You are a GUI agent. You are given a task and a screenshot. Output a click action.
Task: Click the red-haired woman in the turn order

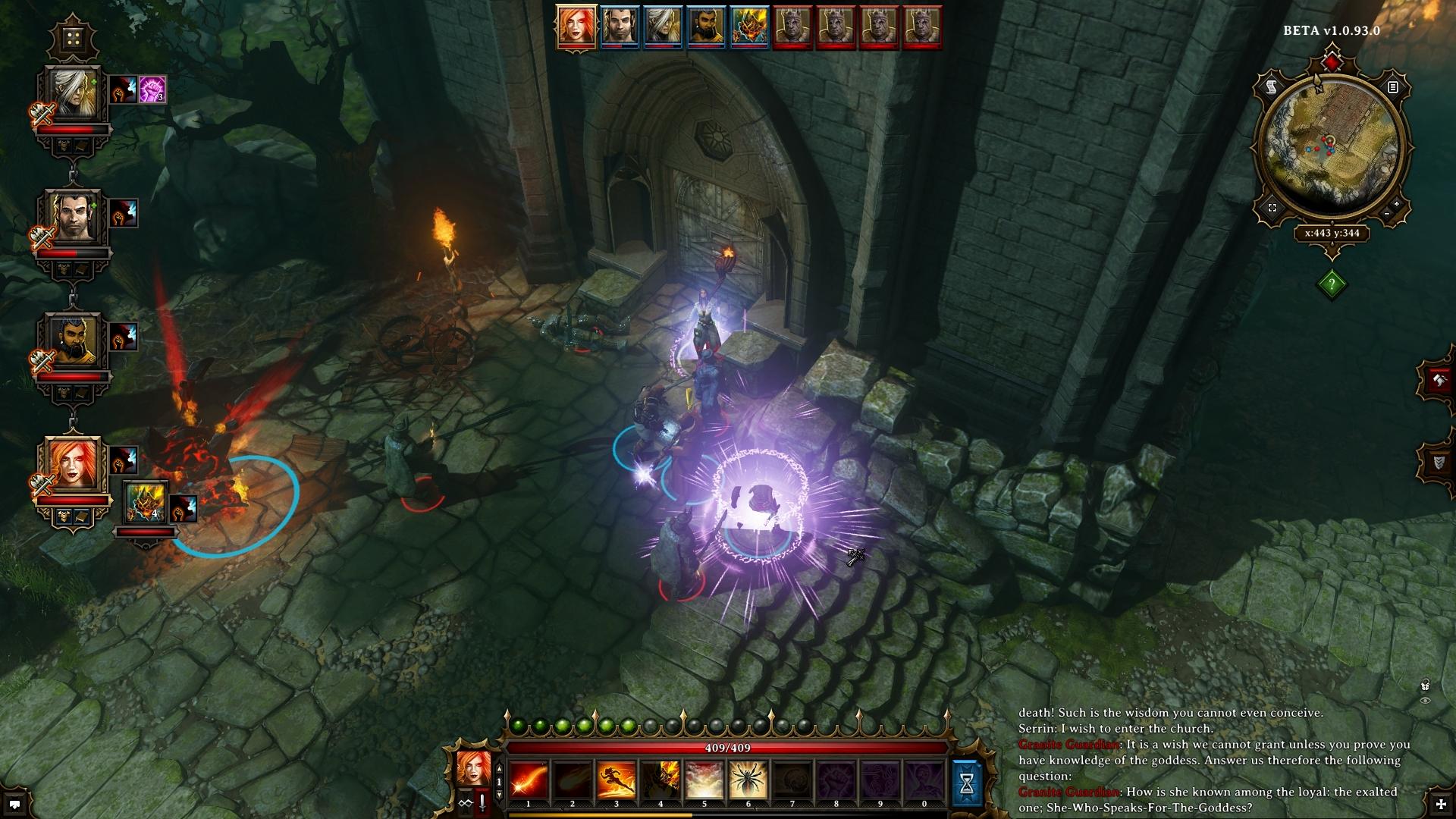[x=576, y=27]
